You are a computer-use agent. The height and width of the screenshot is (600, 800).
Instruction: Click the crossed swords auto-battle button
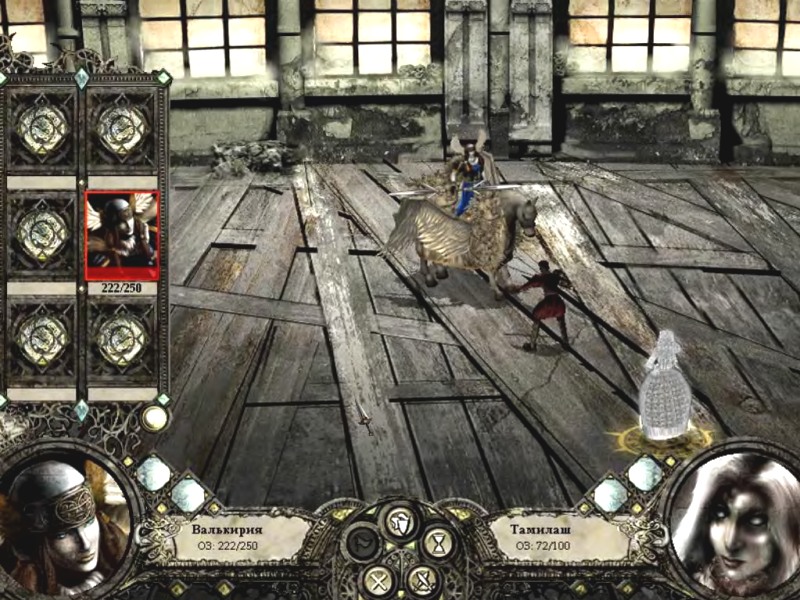379,579
